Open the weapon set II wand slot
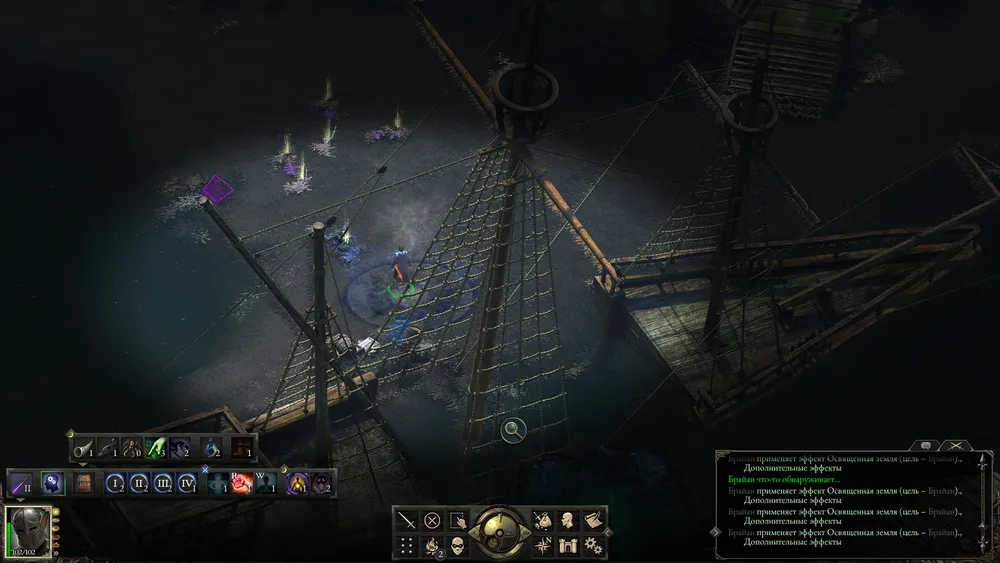 [x=22, y=484]
